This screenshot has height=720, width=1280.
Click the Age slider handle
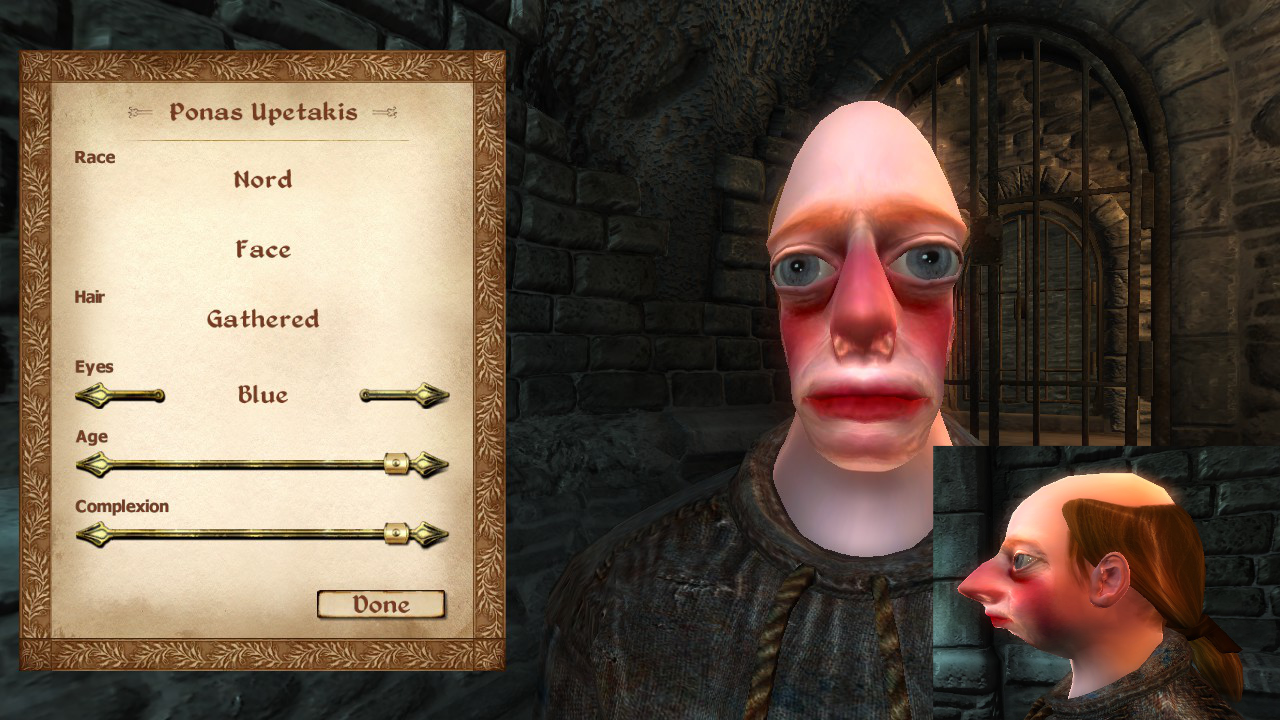pos(397,464)
